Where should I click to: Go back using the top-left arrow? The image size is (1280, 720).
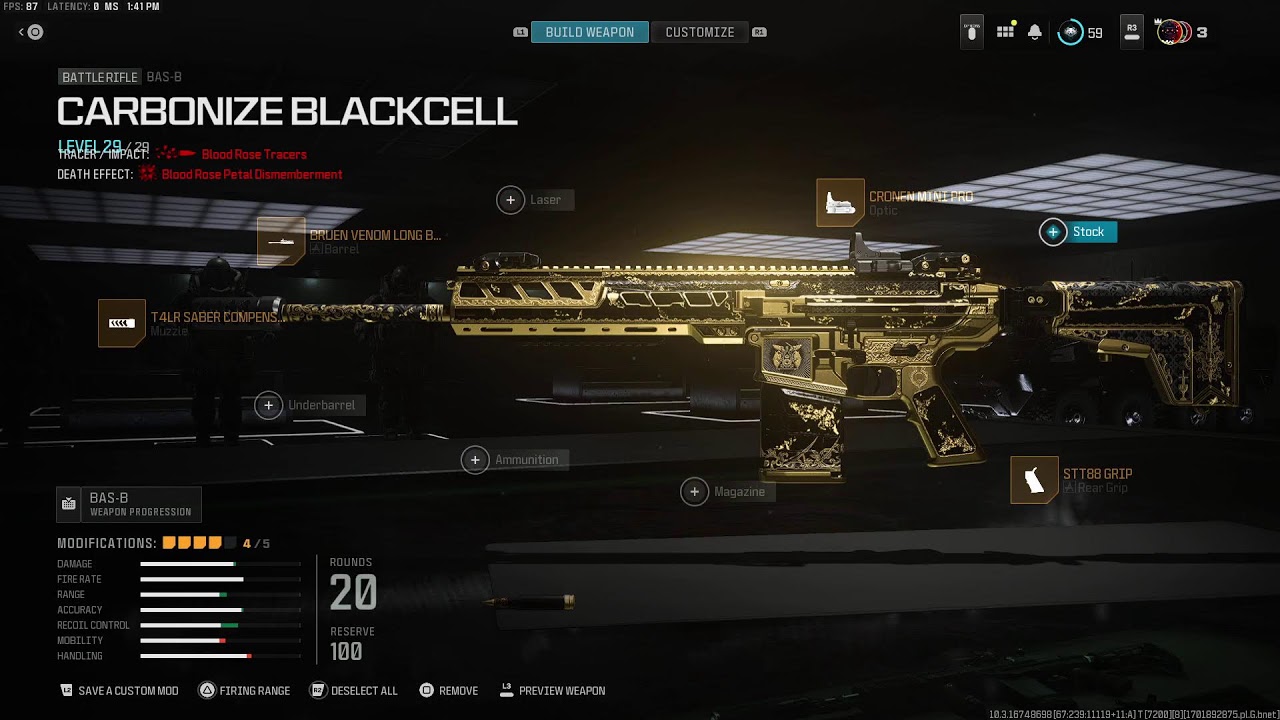click(x=31, y=32)
